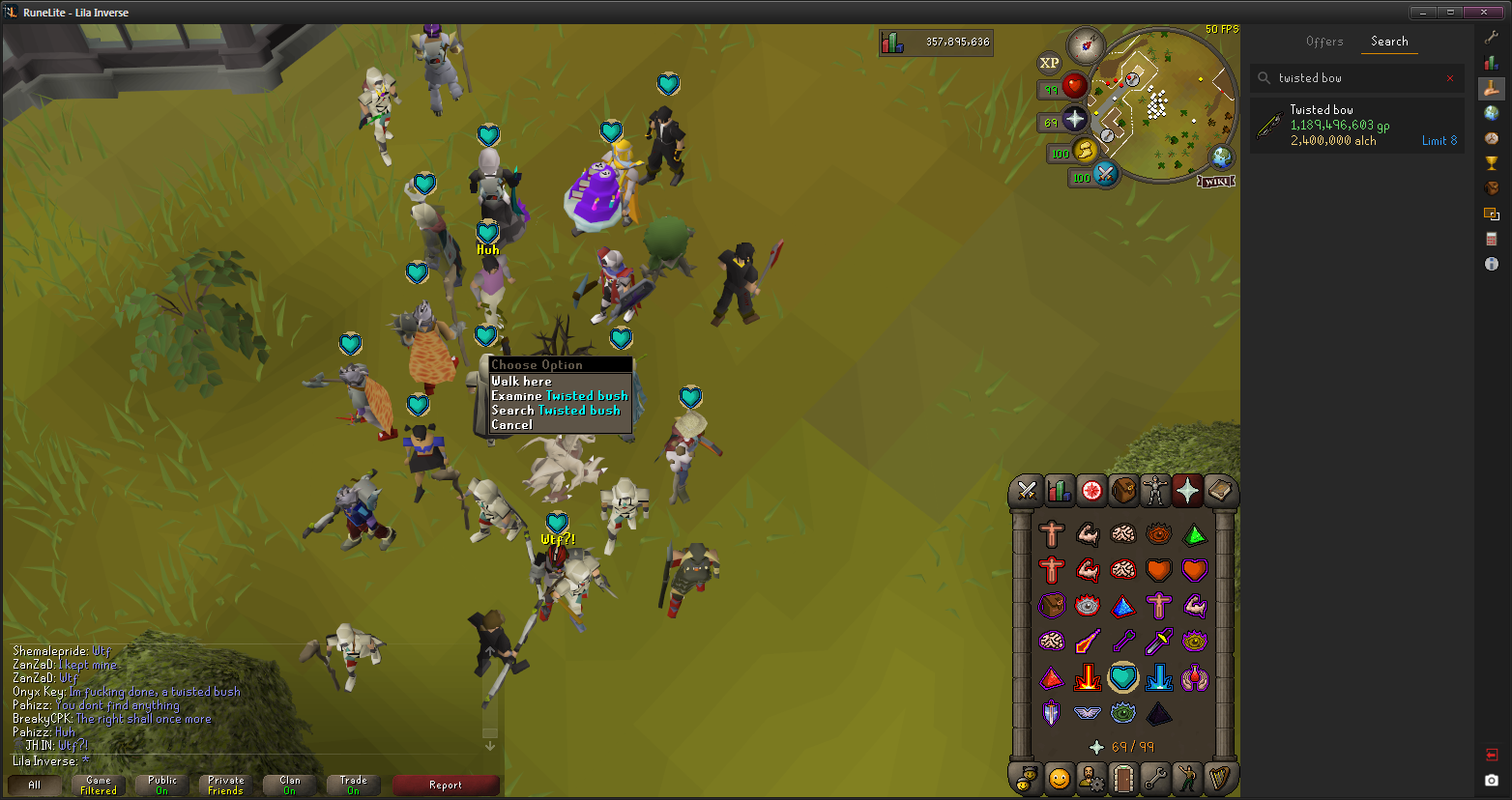
Task: Click the Report button
Action: [x=446, y=785]
